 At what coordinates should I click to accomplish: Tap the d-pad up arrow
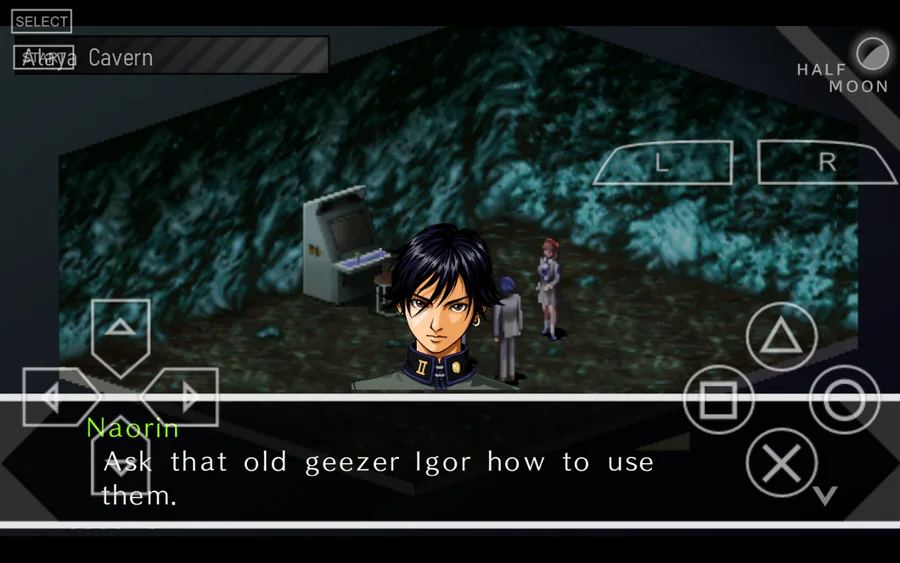click(120, 332)
